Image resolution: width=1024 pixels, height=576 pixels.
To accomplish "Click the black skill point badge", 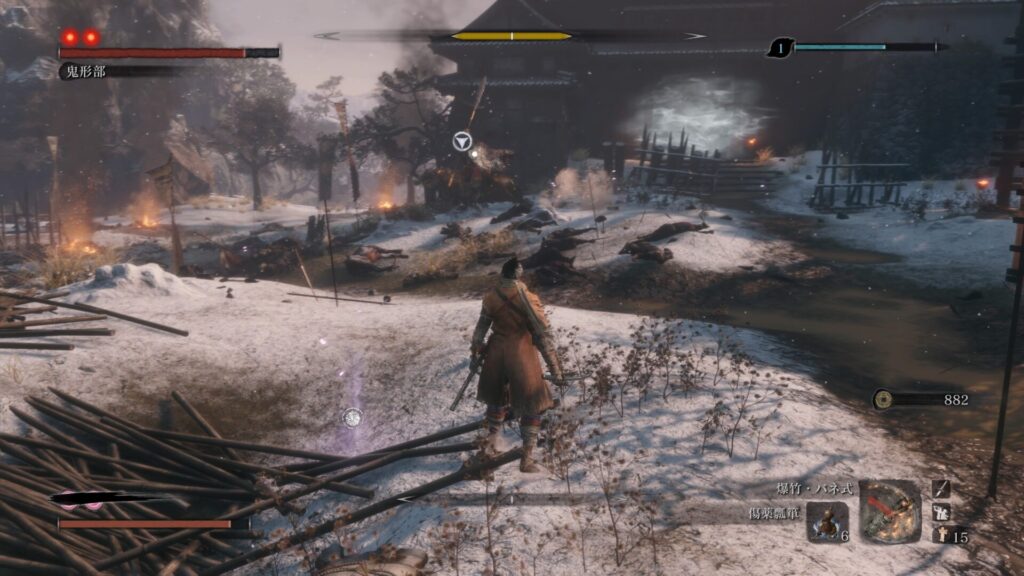I will (x=781, y=47).
